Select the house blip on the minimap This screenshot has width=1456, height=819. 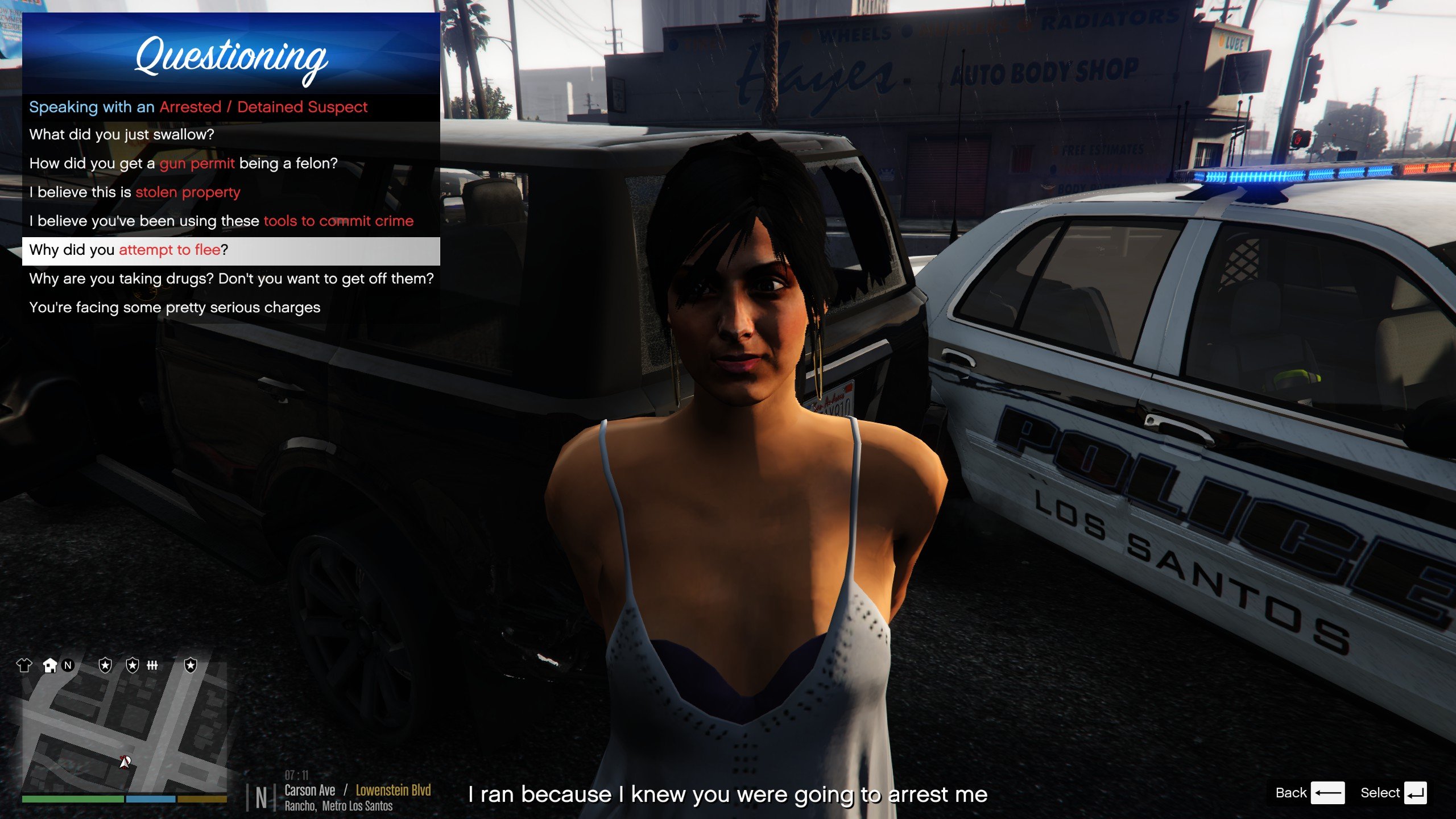[x=50, y=665]
